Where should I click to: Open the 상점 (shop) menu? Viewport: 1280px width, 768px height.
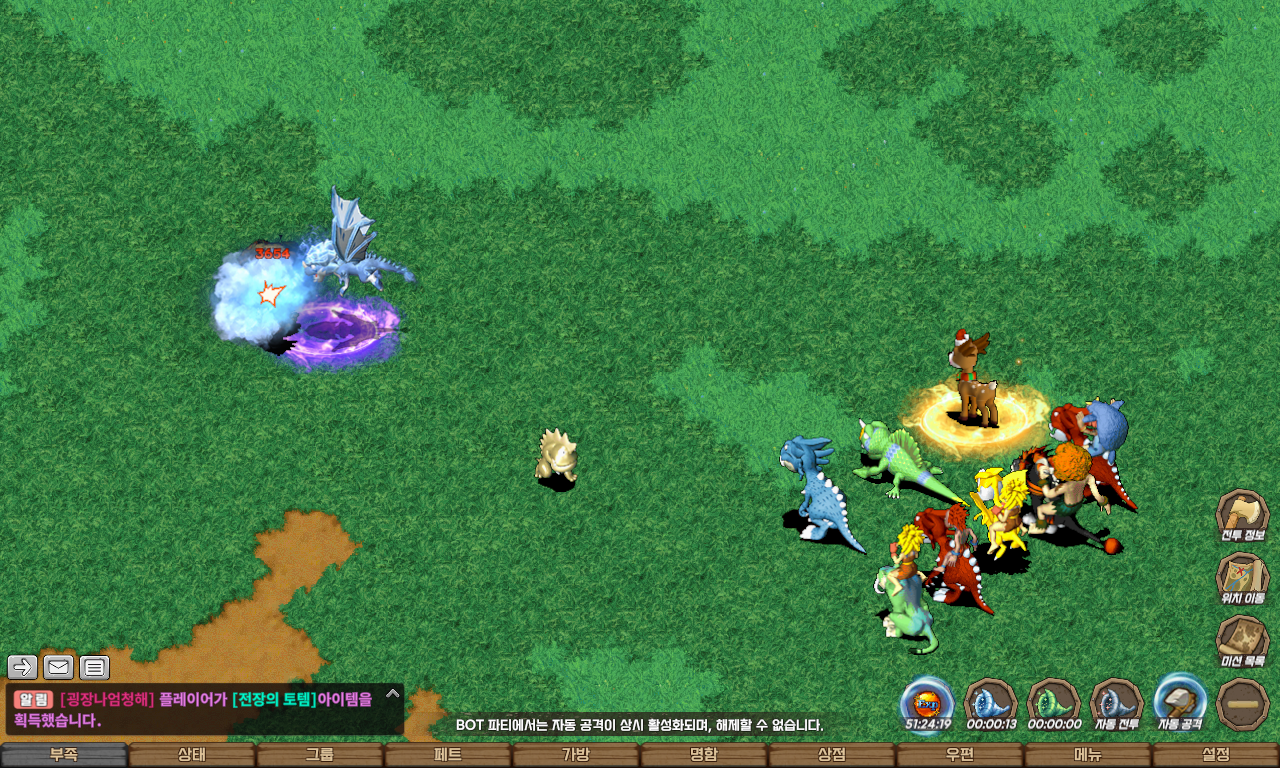832,755
